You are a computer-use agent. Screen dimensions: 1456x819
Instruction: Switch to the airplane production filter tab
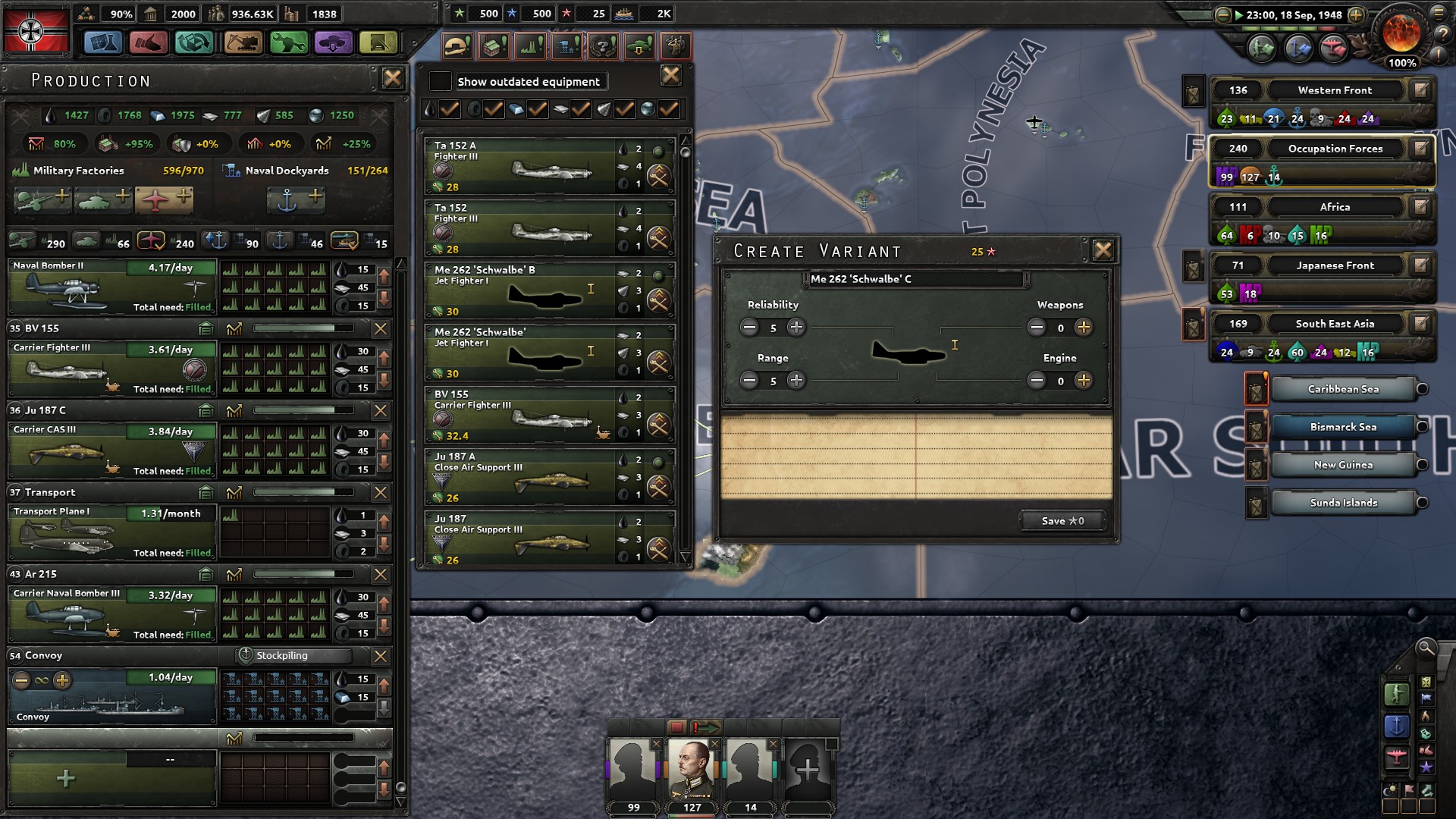click(152, 241)
